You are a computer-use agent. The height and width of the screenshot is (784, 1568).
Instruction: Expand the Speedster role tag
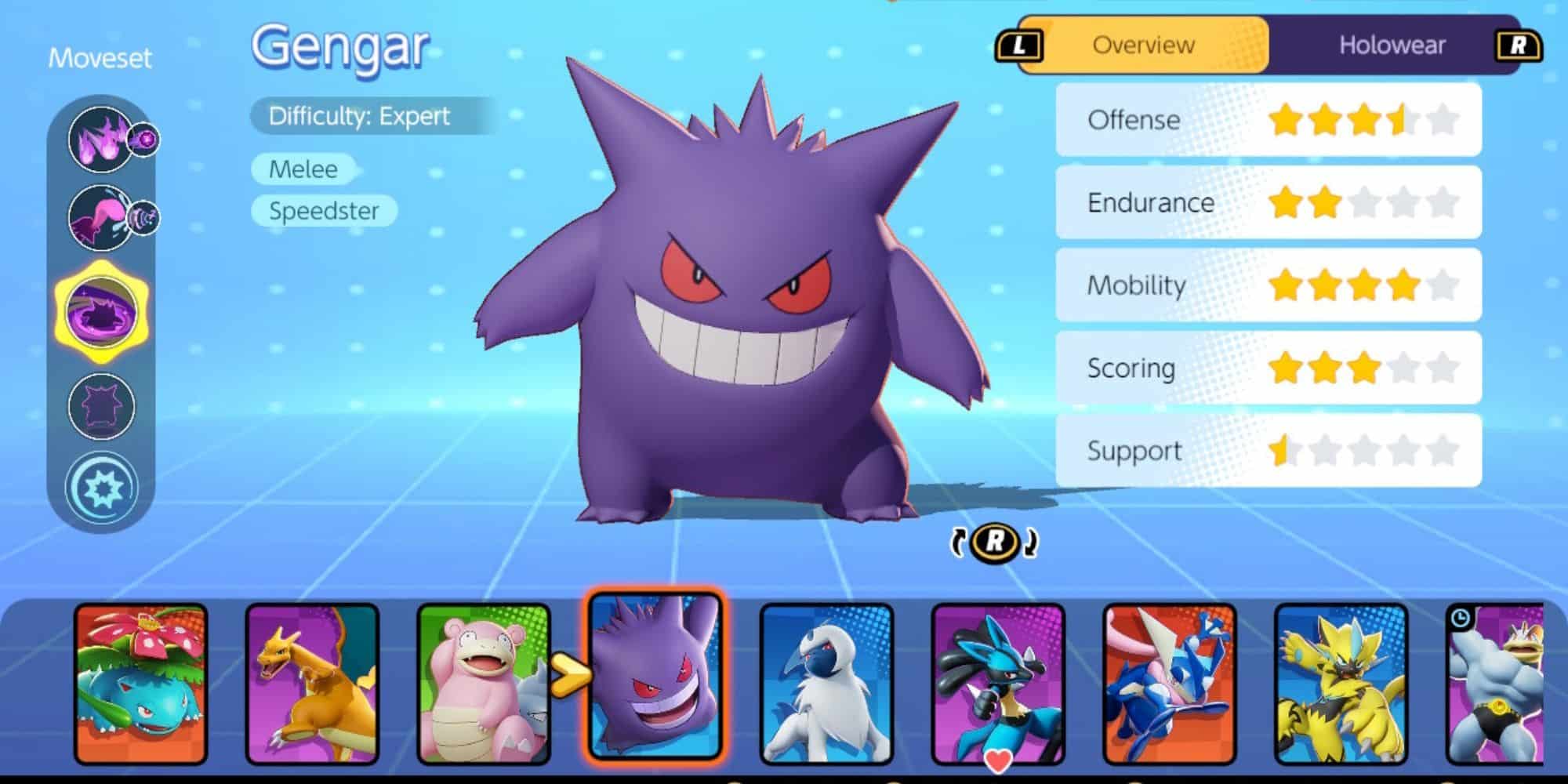[x=324, y=210]
